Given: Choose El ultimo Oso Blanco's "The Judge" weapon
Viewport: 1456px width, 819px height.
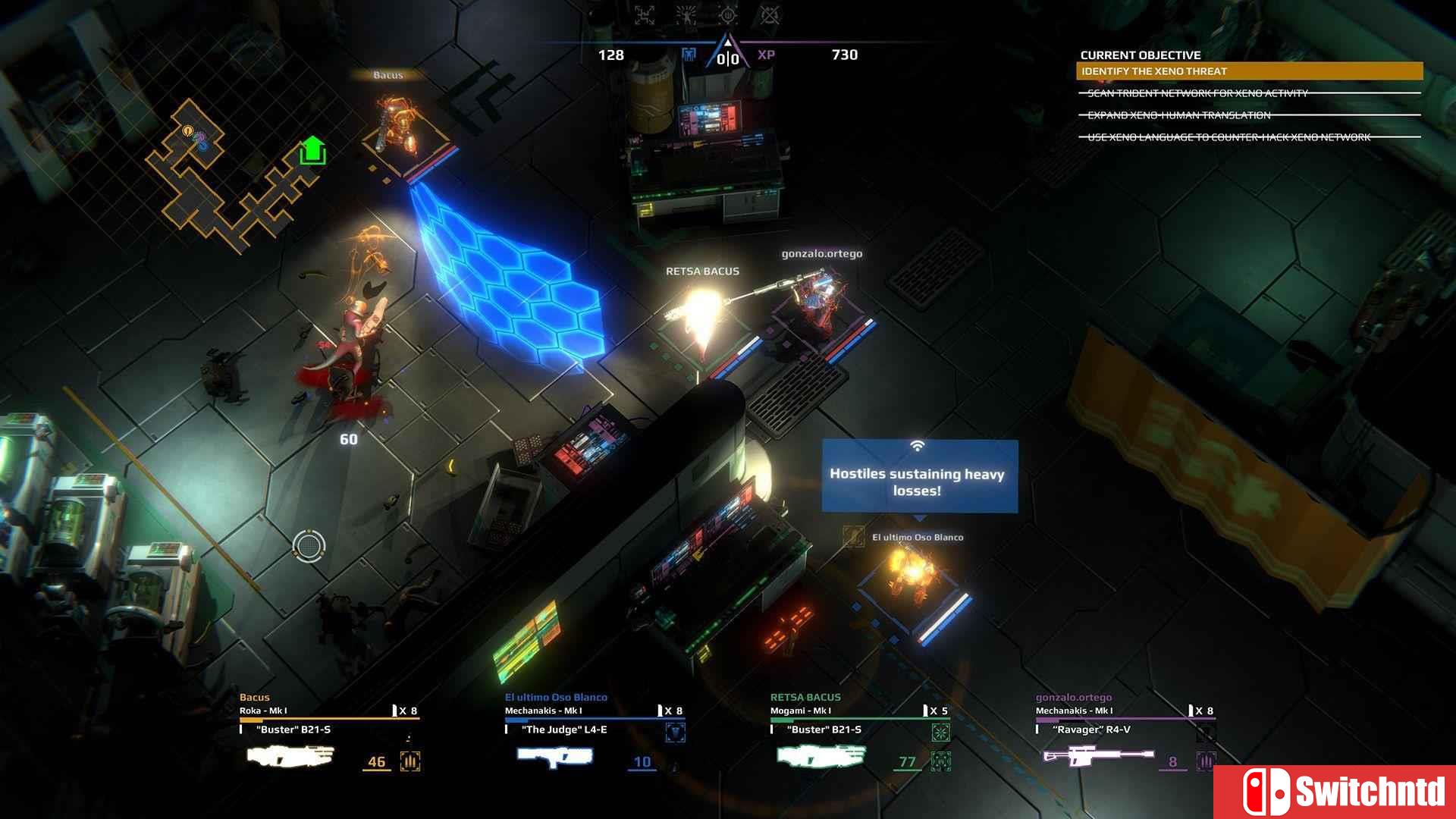Looking at the screenshot, I should tap(554, 756).
